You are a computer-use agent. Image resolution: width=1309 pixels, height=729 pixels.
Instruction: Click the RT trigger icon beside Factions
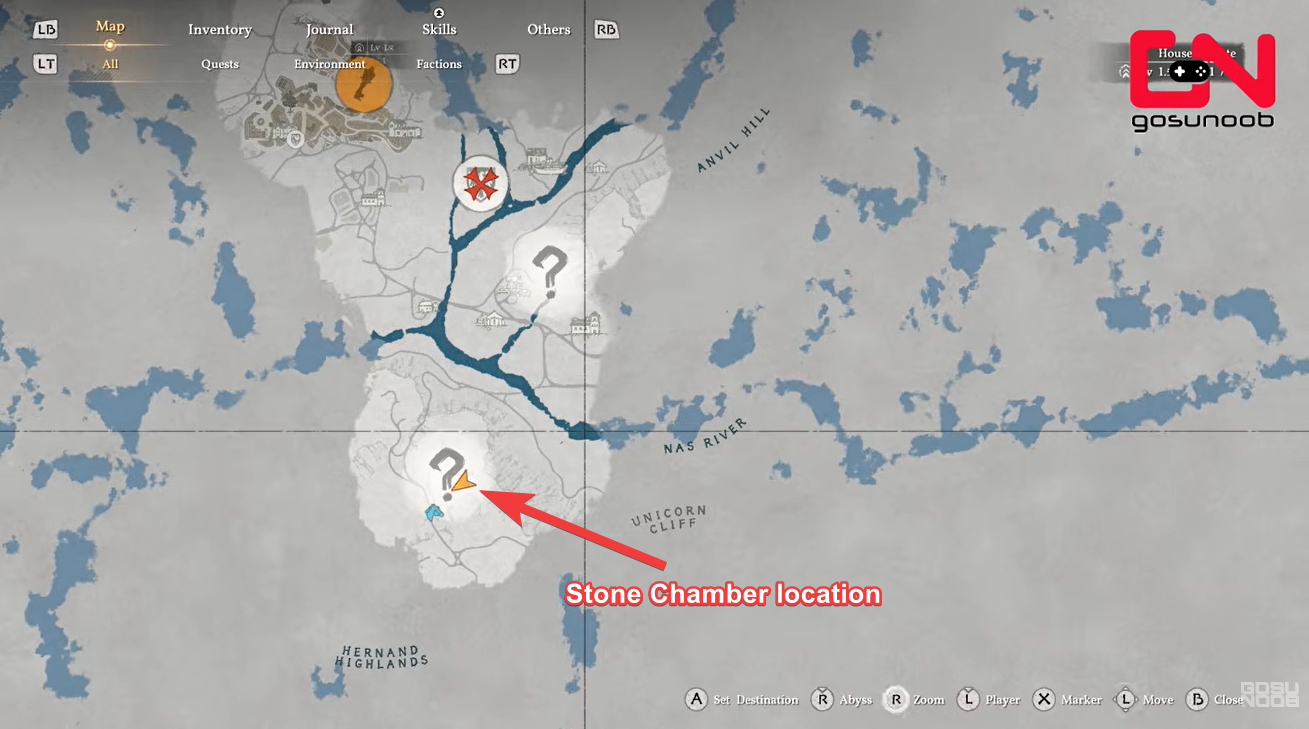506,63
